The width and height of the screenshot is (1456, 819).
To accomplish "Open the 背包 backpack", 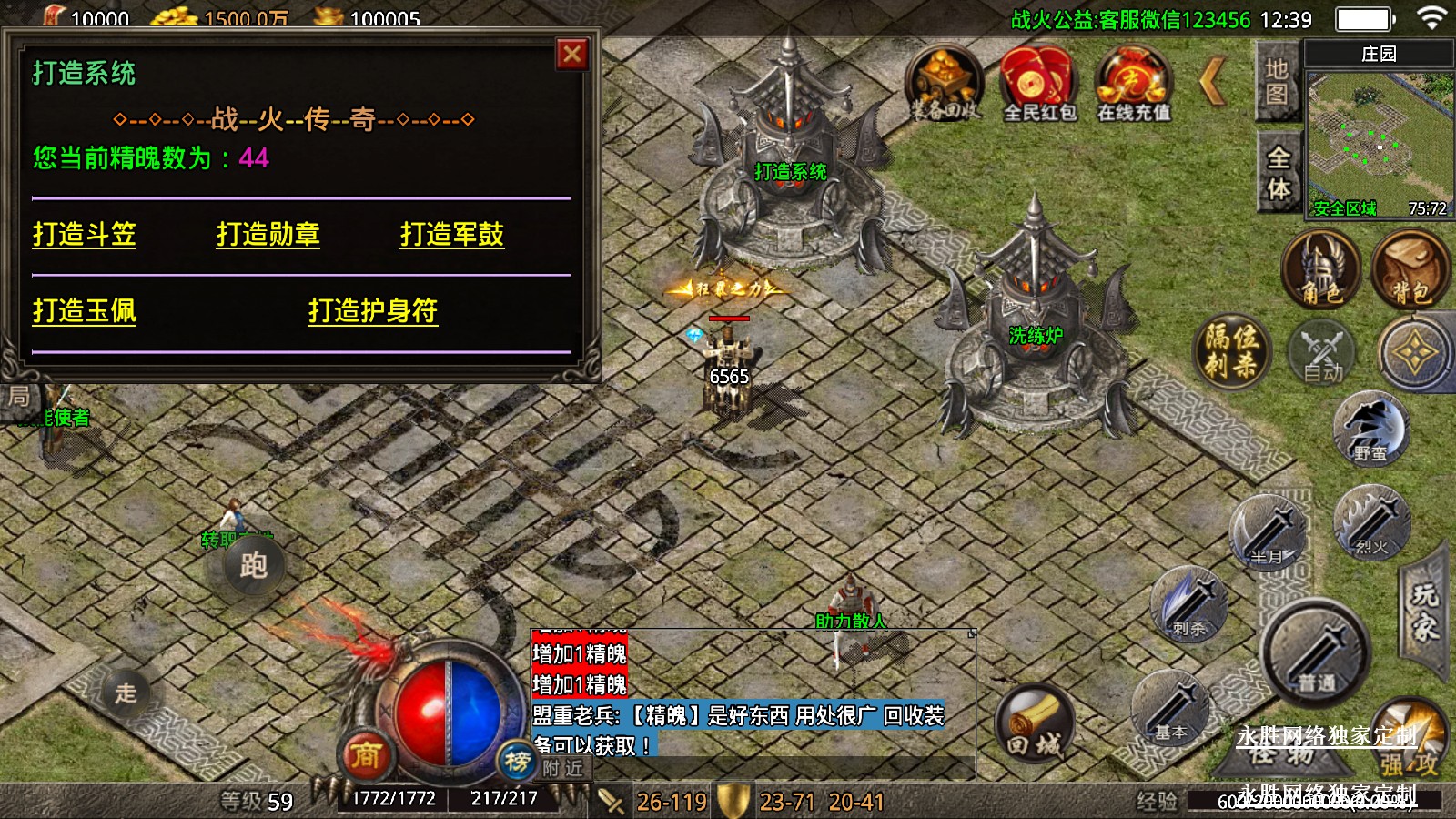I will tap(1410, 269).
